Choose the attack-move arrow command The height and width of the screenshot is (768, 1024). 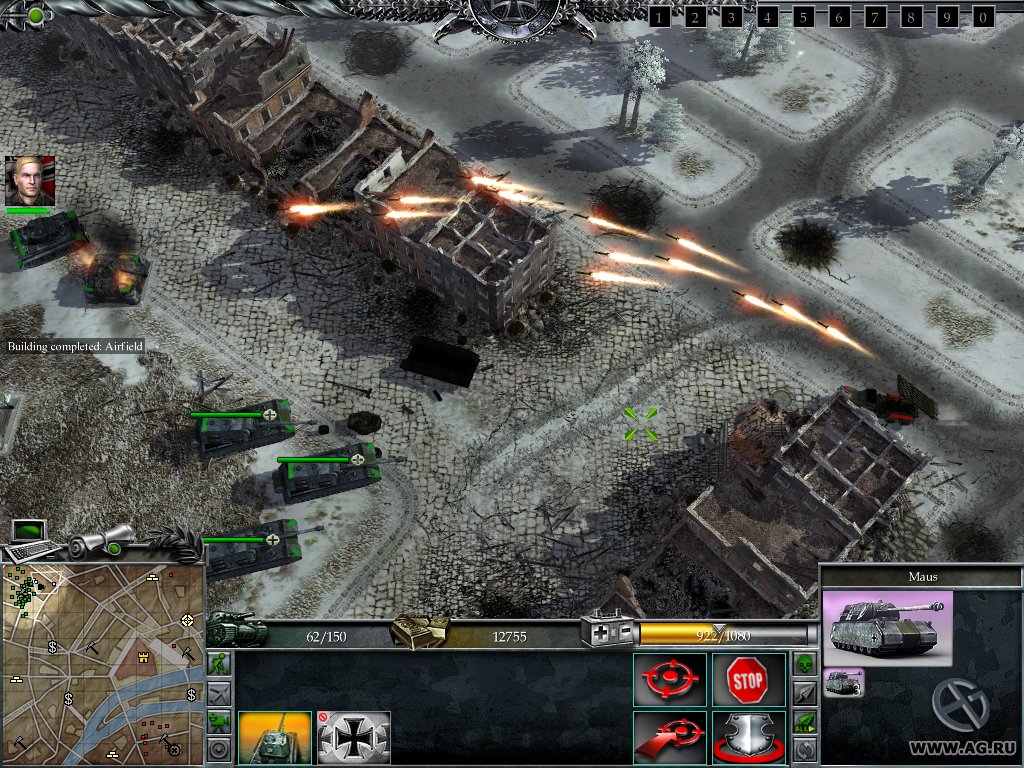tap(670, 738)
